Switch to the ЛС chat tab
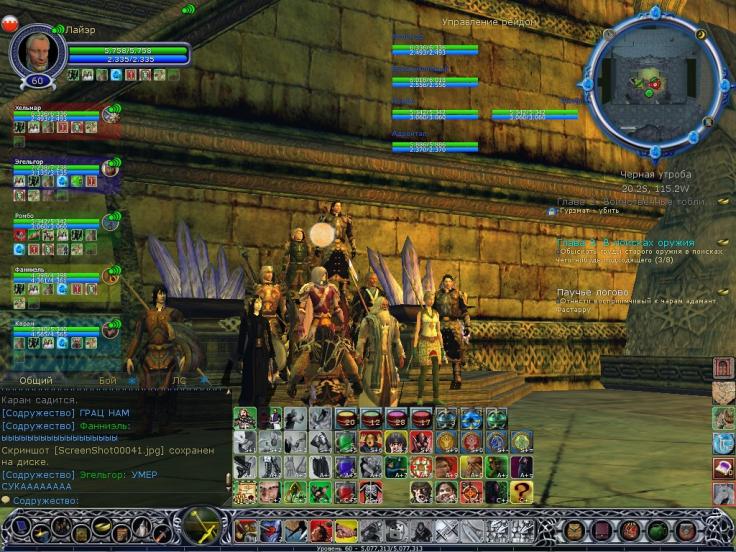Viewport: 736px width, 552px height. 179,380
